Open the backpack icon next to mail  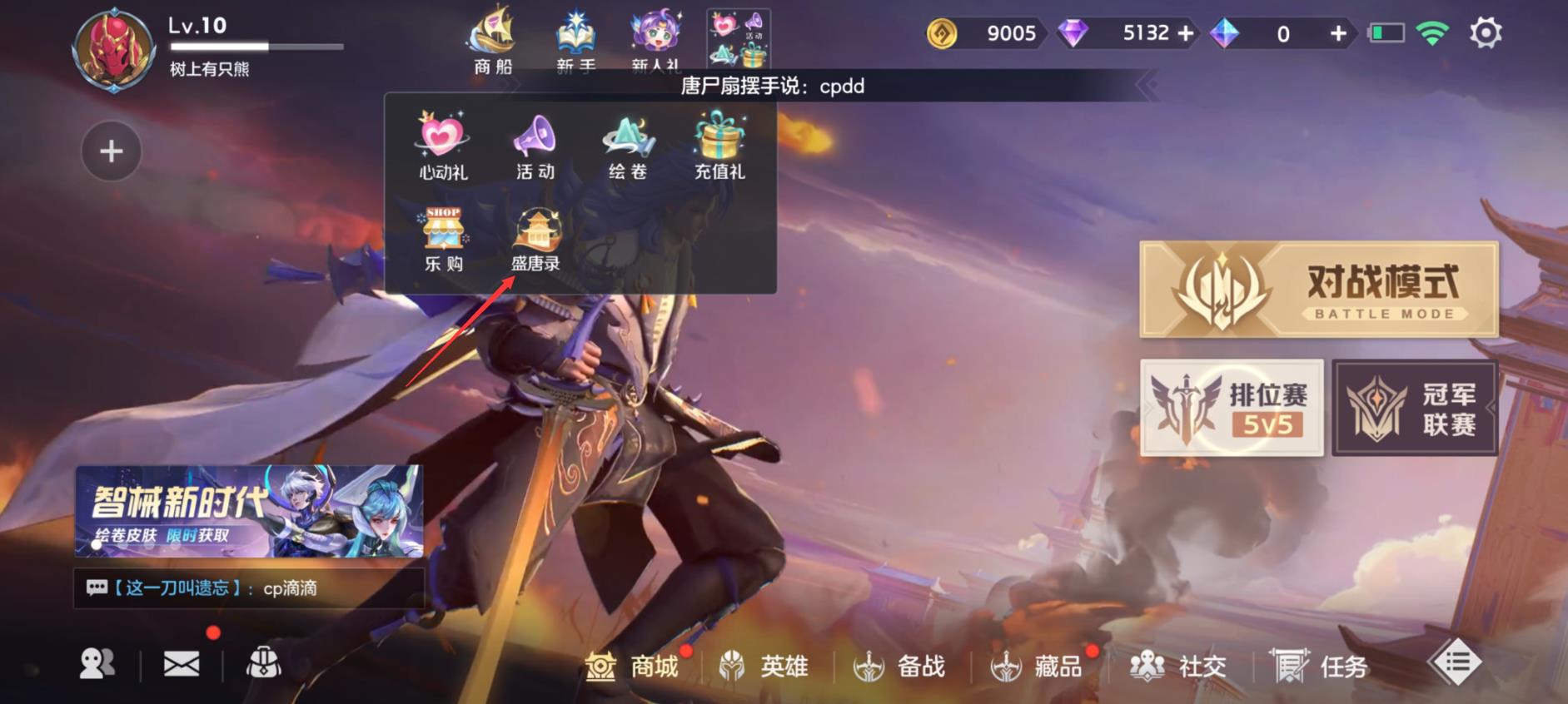coord(265,663)
